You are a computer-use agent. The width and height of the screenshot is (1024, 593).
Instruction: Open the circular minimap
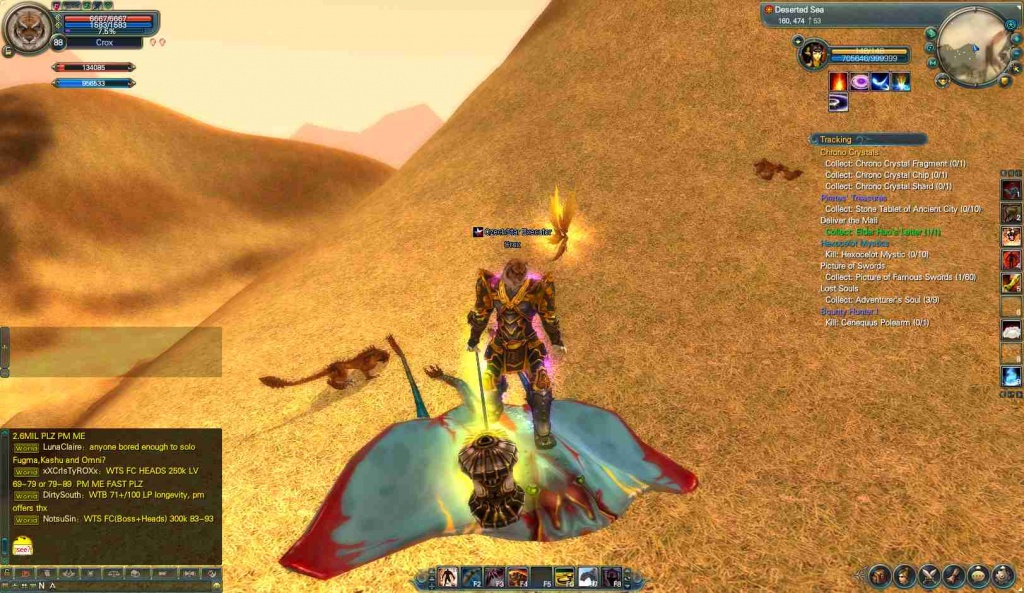tap(975, 44)
